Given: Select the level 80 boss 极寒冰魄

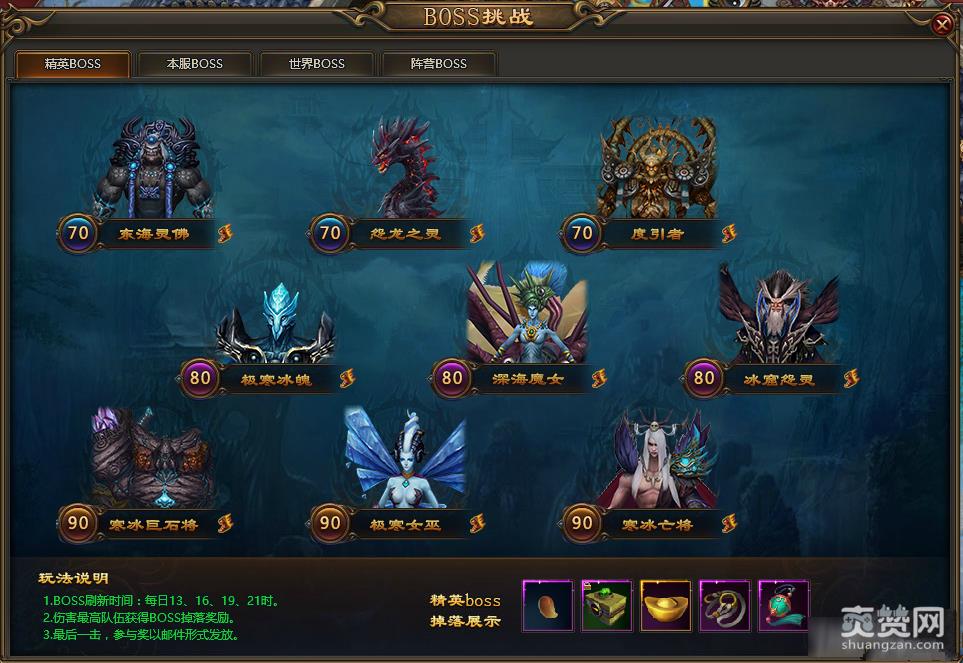Looking at the screenshot, I should pos(275,320).
